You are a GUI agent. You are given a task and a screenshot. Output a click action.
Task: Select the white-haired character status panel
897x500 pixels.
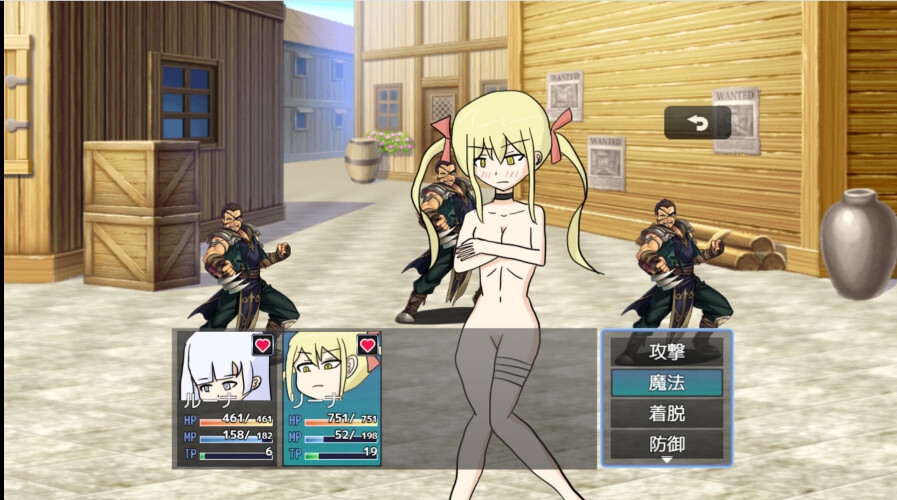[x=228, y=398]
